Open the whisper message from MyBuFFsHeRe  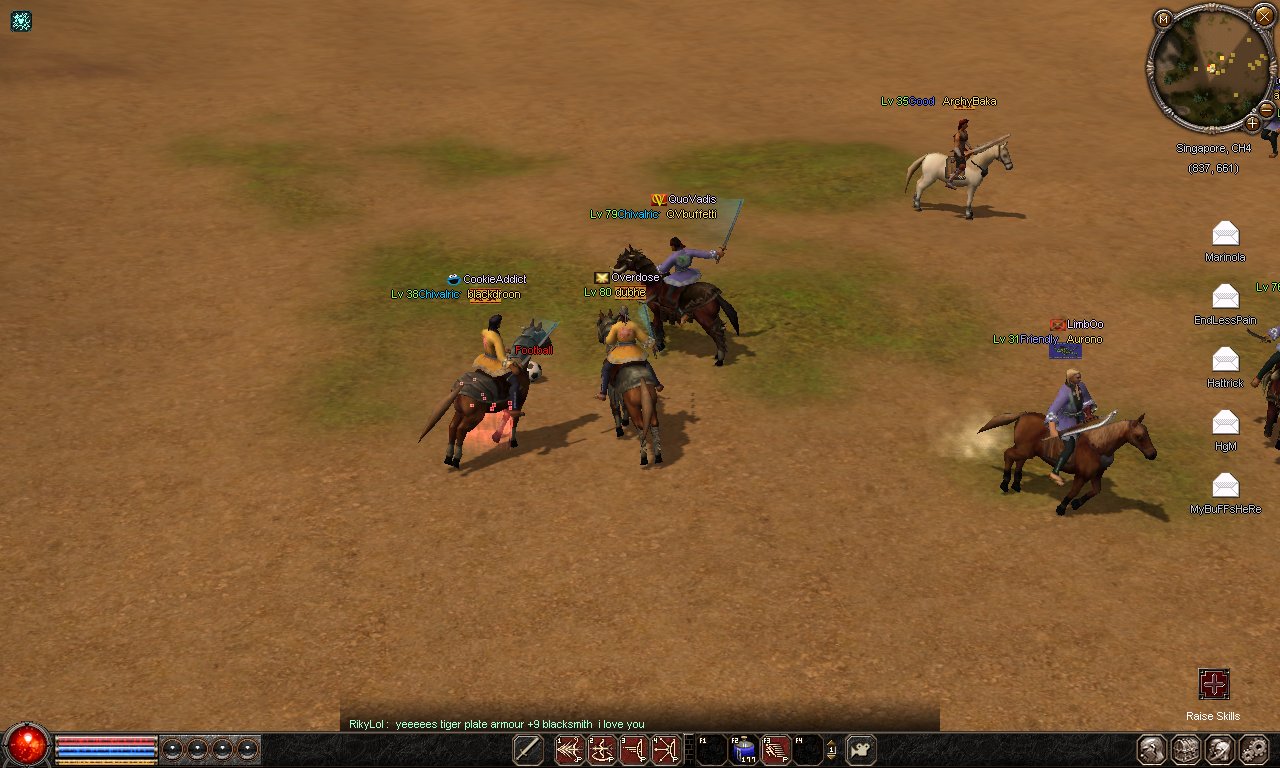pyautogui.click(x=1225, y=485)
